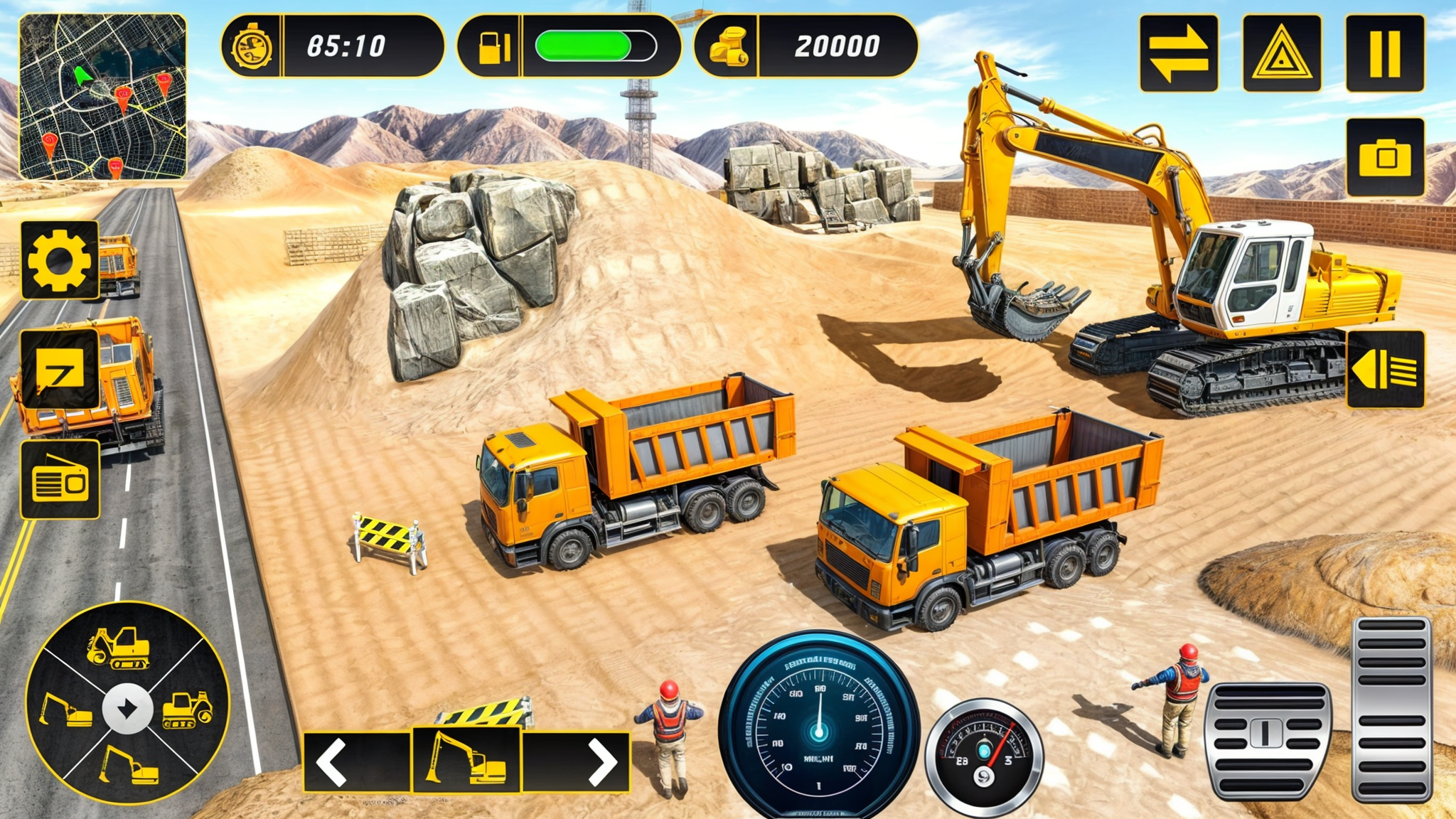Hit the wide brake pedal
Viewport: 1456px width, 819px height.
[1268, 741]
